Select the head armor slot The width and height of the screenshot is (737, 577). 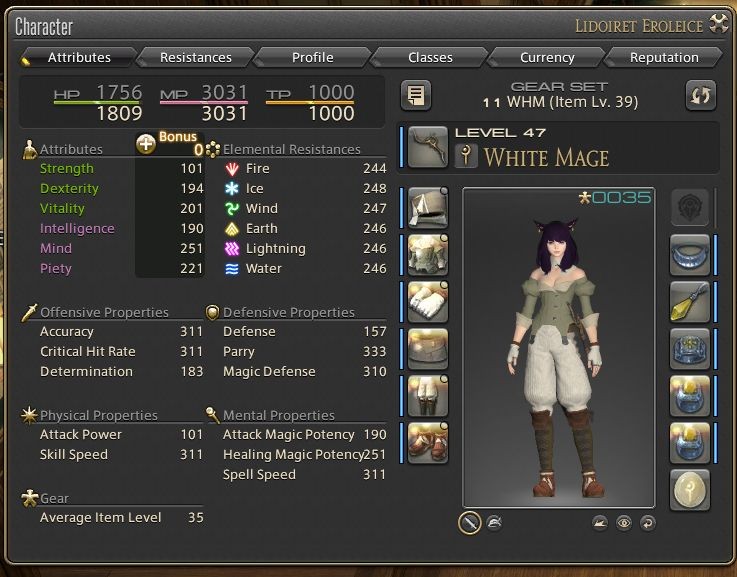(428, 207)
